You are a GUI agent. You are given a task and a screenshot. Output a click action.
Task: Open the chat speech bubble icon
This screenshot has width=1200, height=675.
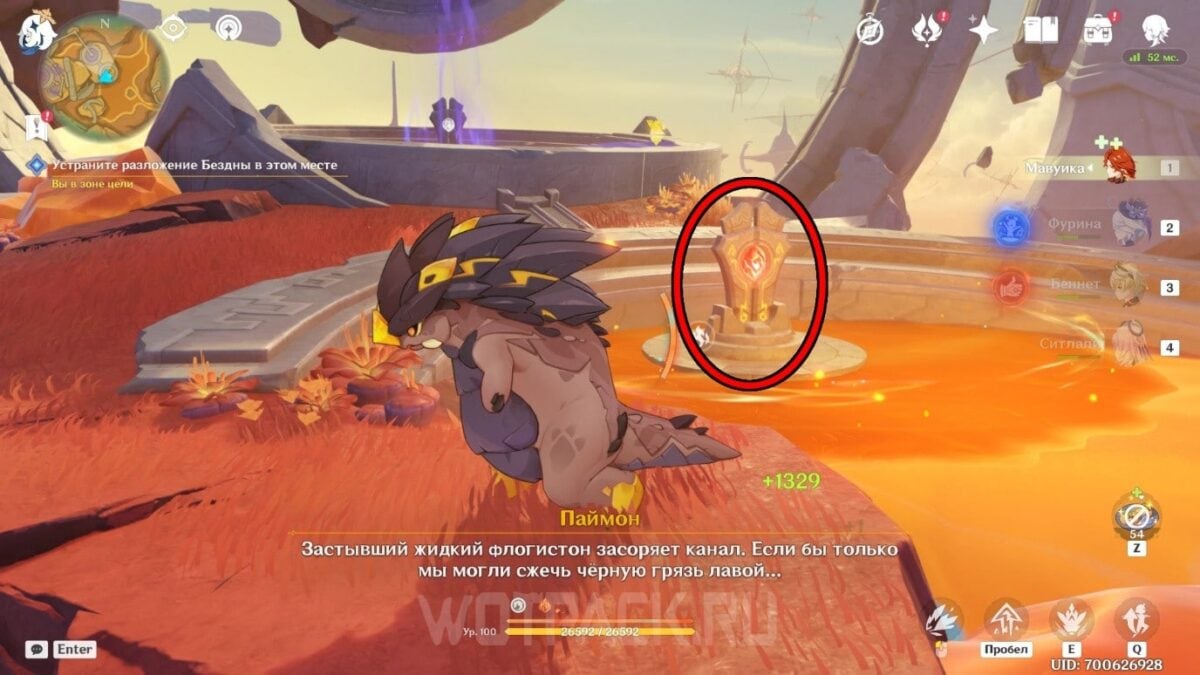[x=36, y=649]
